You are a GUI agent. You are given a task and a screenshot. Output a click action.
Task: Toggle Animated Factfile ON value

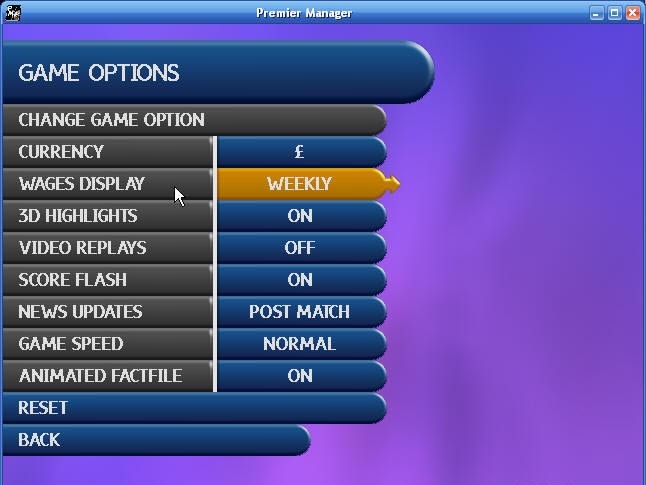(299, 376)
